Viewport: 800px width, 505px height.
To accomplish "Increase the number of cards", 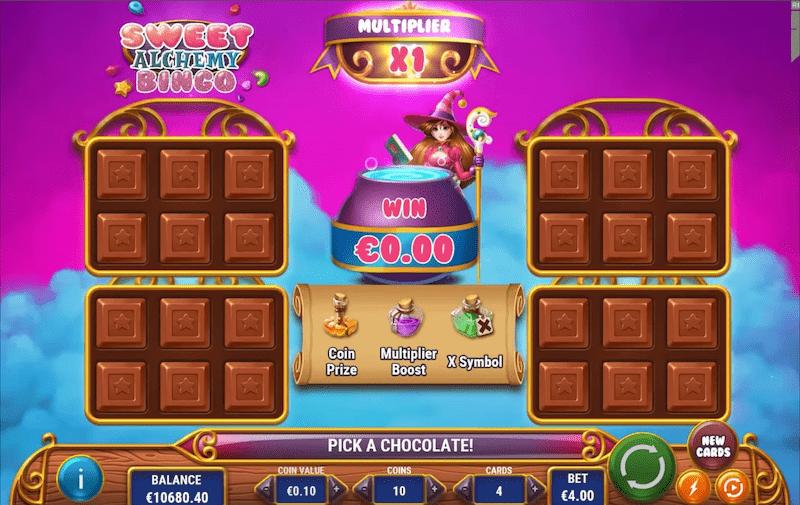I will (536, 490).
